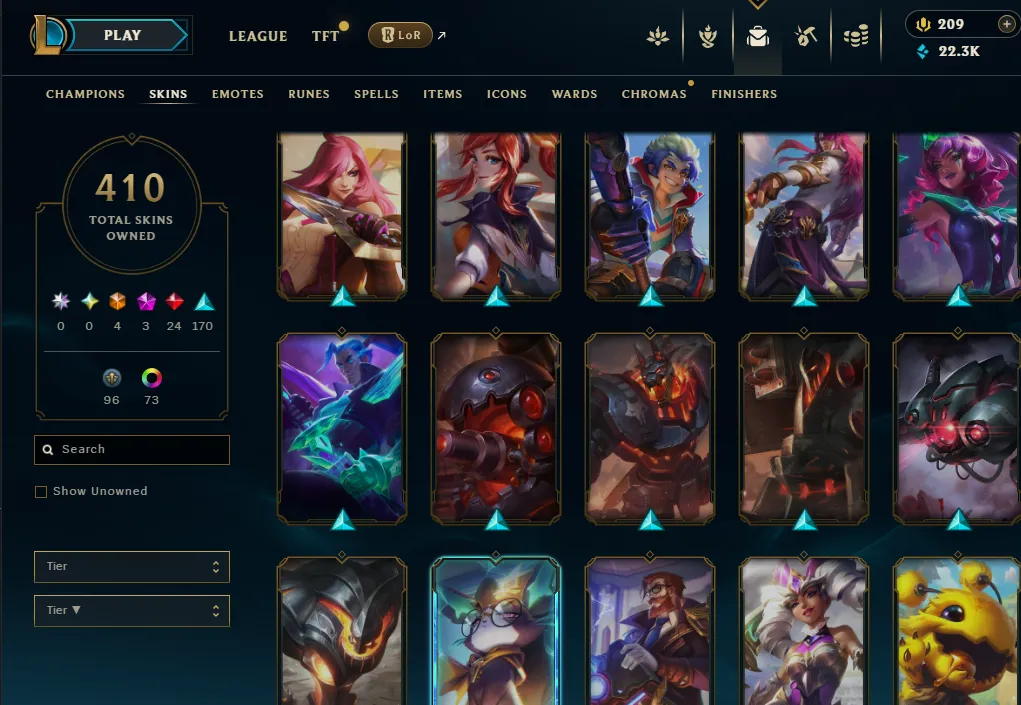Image resolution: width=1021 pixels, height=705 pixels.
Task: Switch to the TFT section
Action: (x=326, y=36)
